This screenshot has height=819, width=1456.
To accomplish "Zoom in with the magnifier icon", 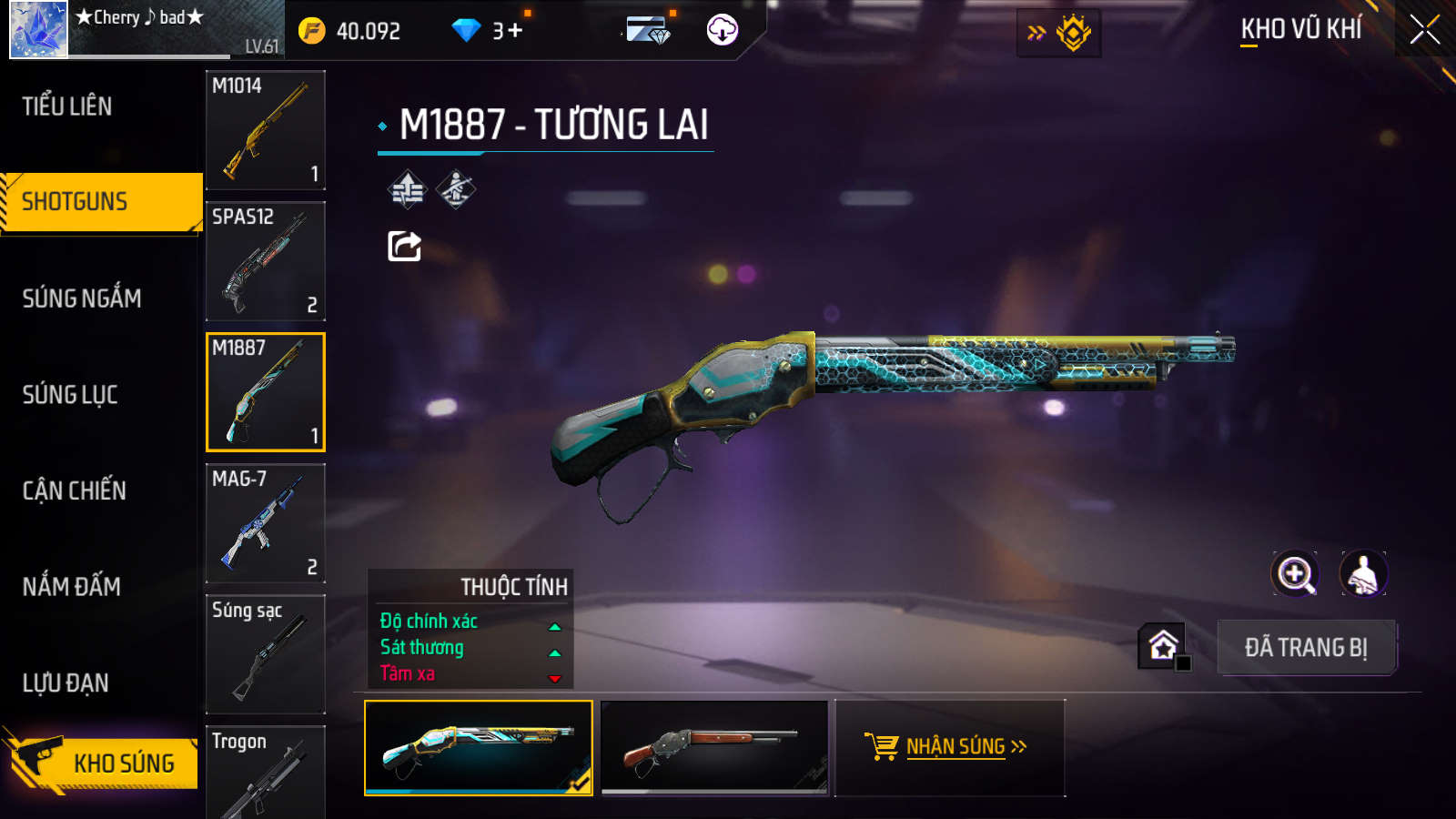I will [x=1295, y=574].
